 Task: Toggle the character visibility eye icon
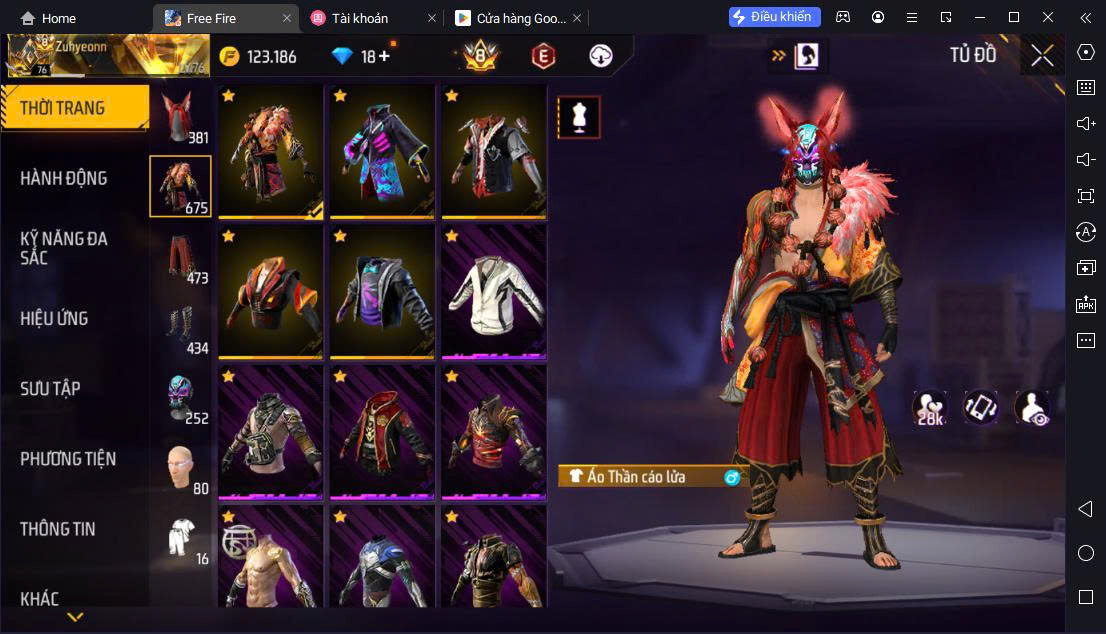tap(1031, 407)
